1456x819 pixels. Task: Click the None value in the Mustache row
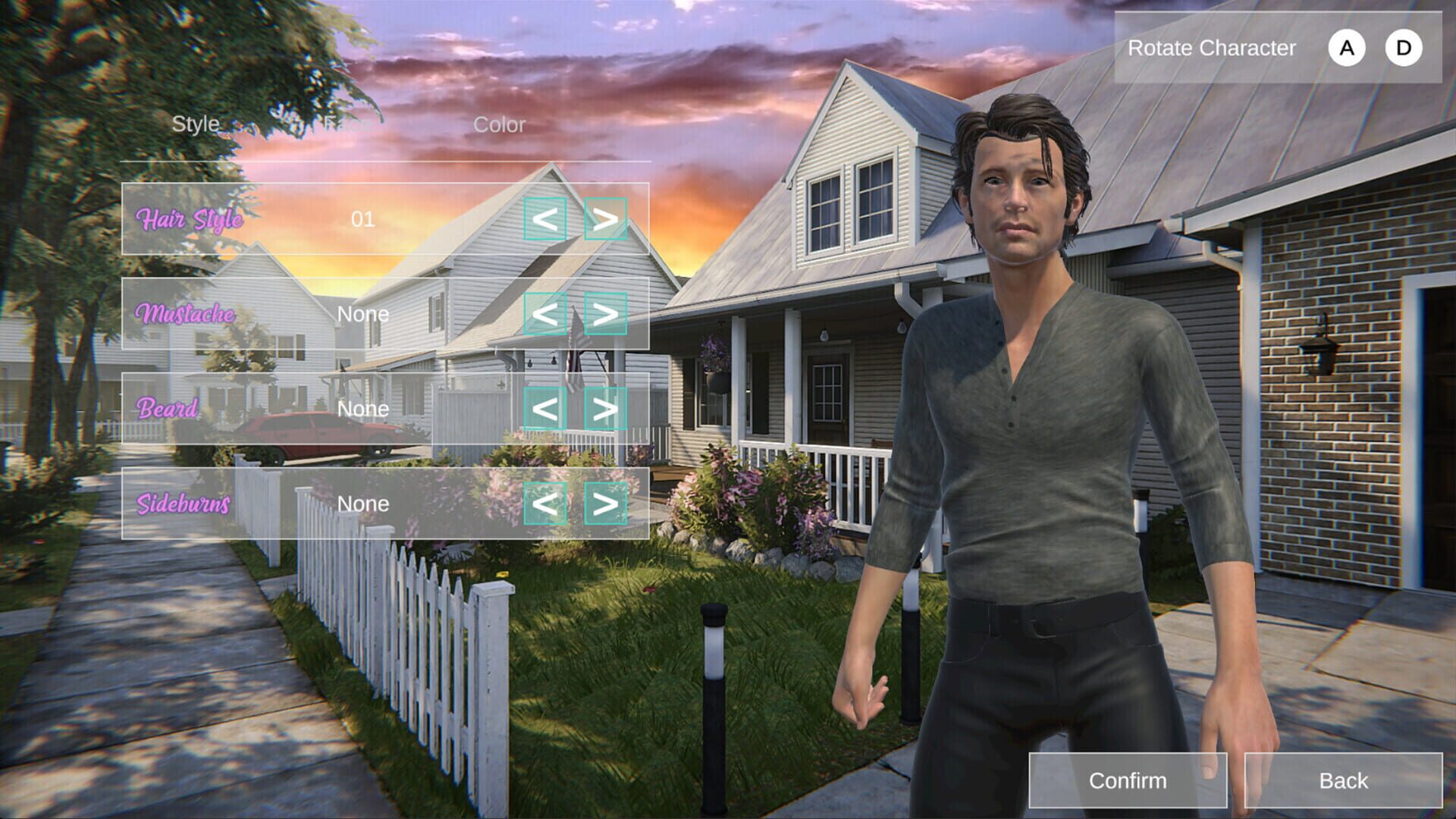(x=363, y=315)
